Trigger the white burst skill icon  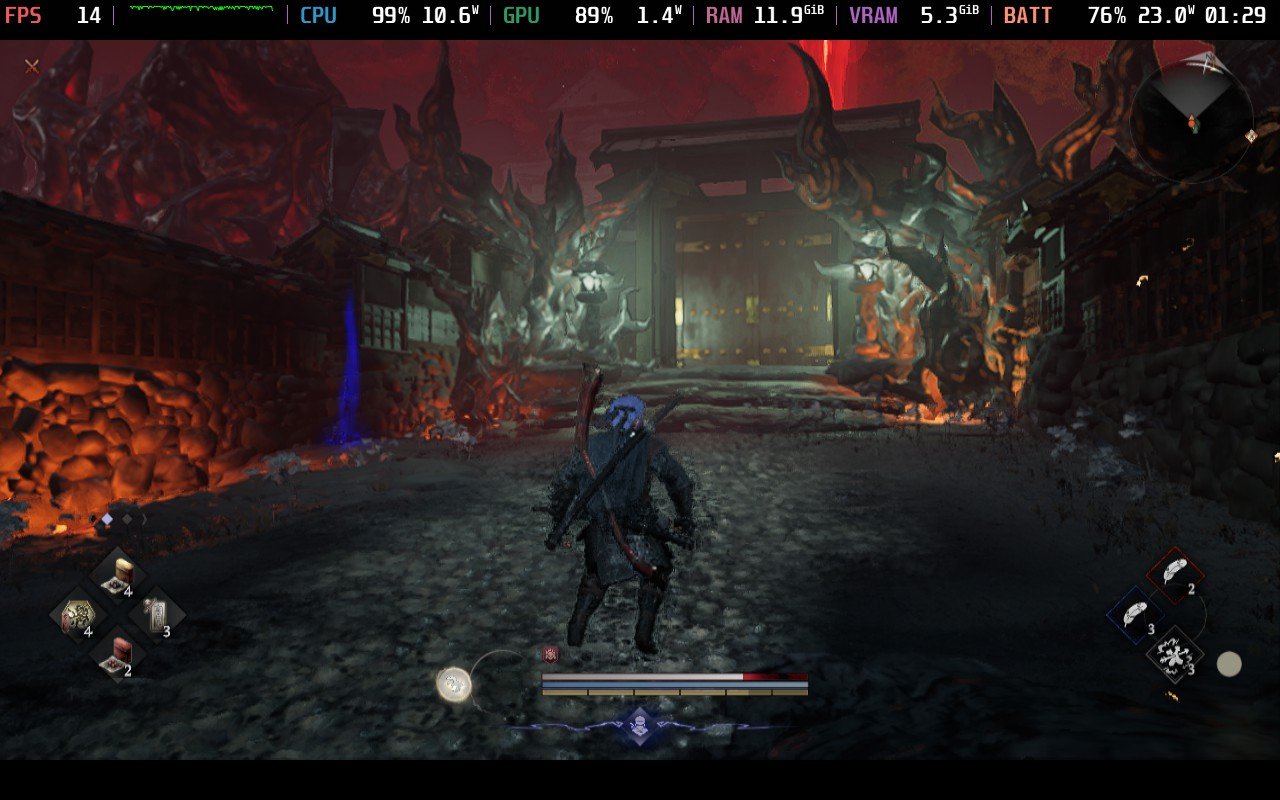click(1175, 654)
